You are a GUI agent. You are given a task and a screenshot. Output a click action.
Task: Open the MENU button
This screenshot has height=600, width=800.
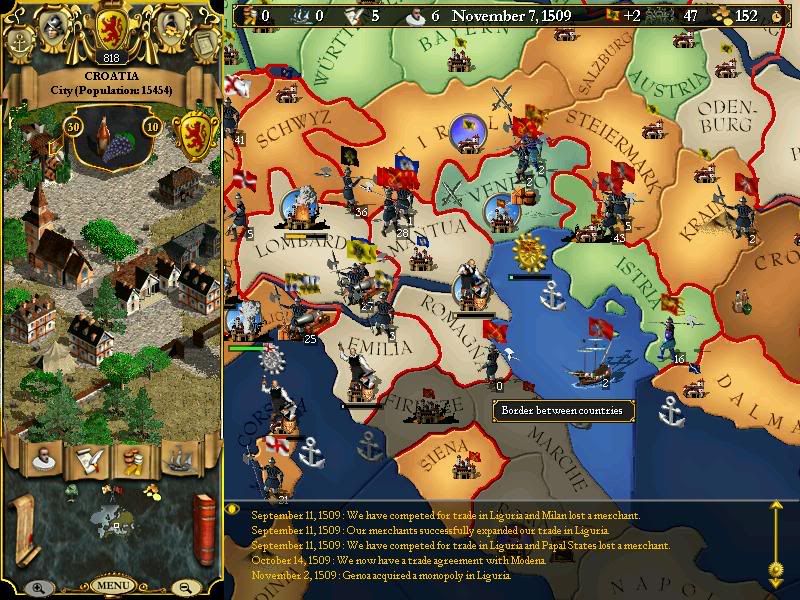click(x=112, y=585)
